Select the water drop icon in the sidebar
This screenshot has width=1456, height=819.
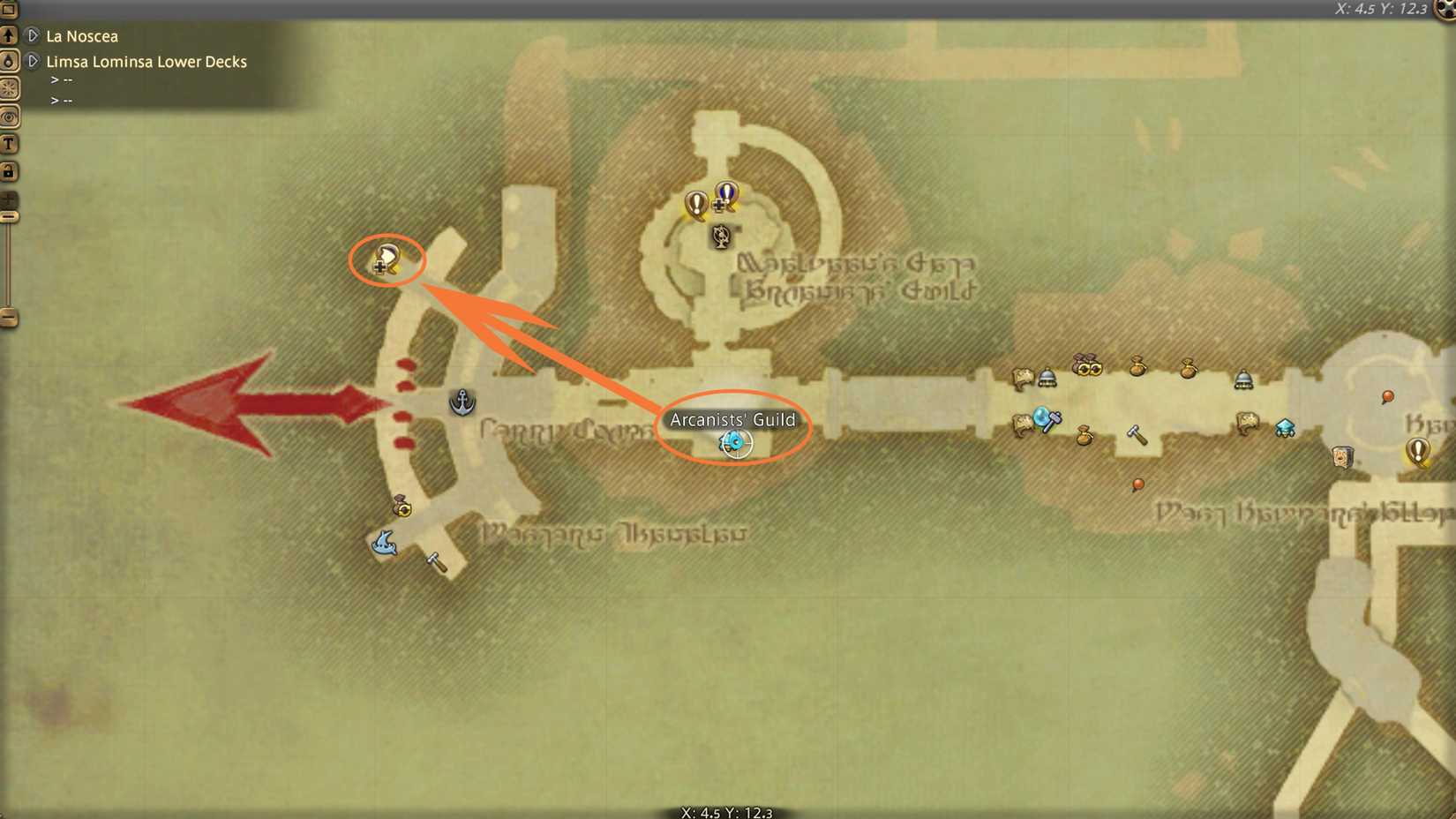pos(11,62)
